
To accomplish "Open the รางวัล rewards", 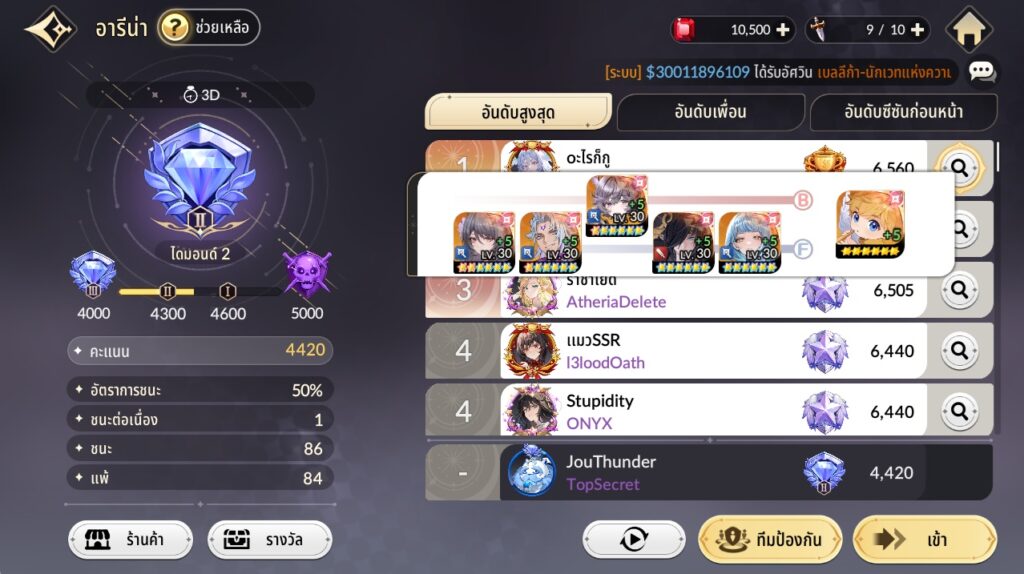I will (269, 541).
